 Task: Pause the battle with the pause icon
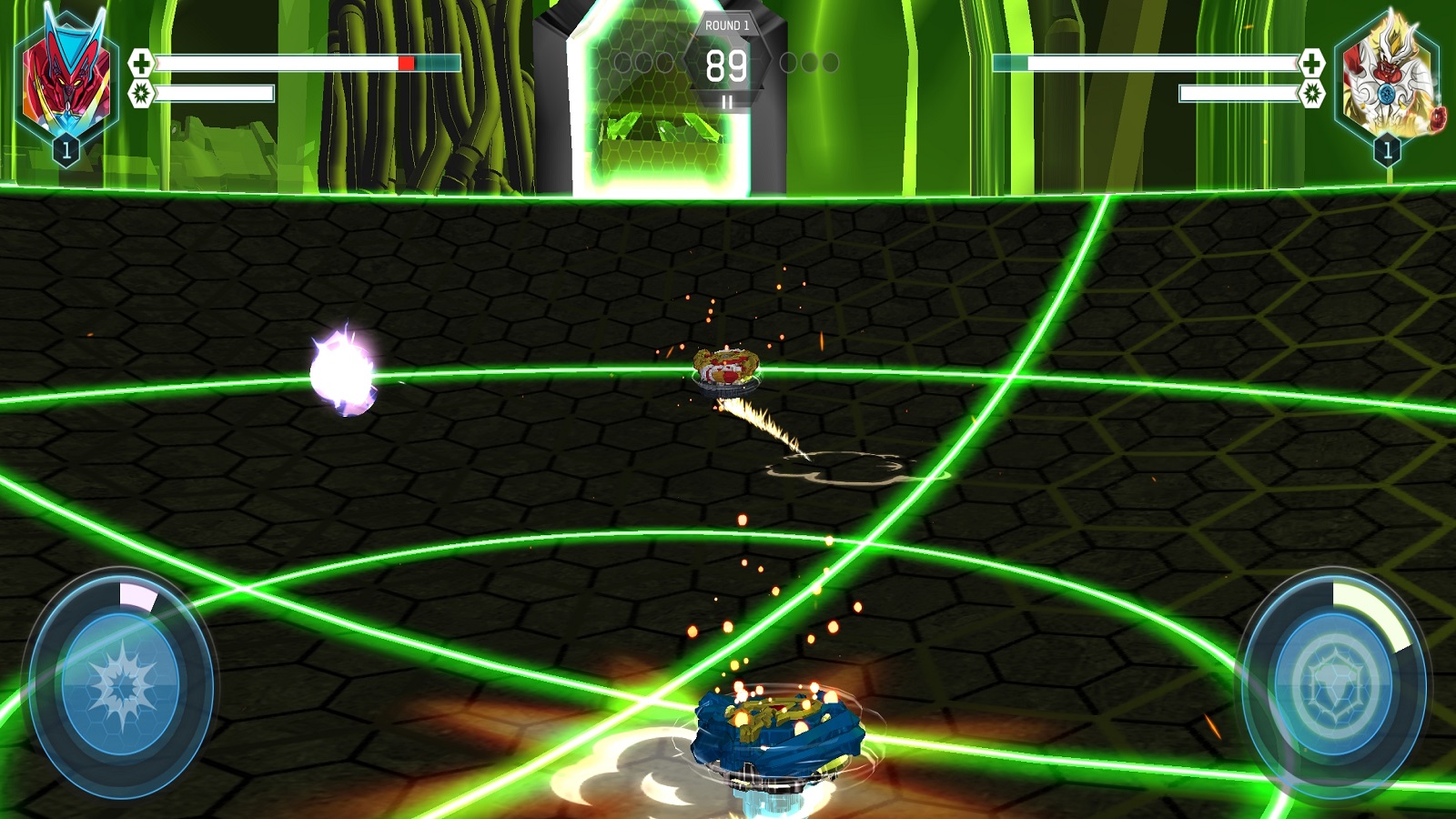[x=727, y=102]
